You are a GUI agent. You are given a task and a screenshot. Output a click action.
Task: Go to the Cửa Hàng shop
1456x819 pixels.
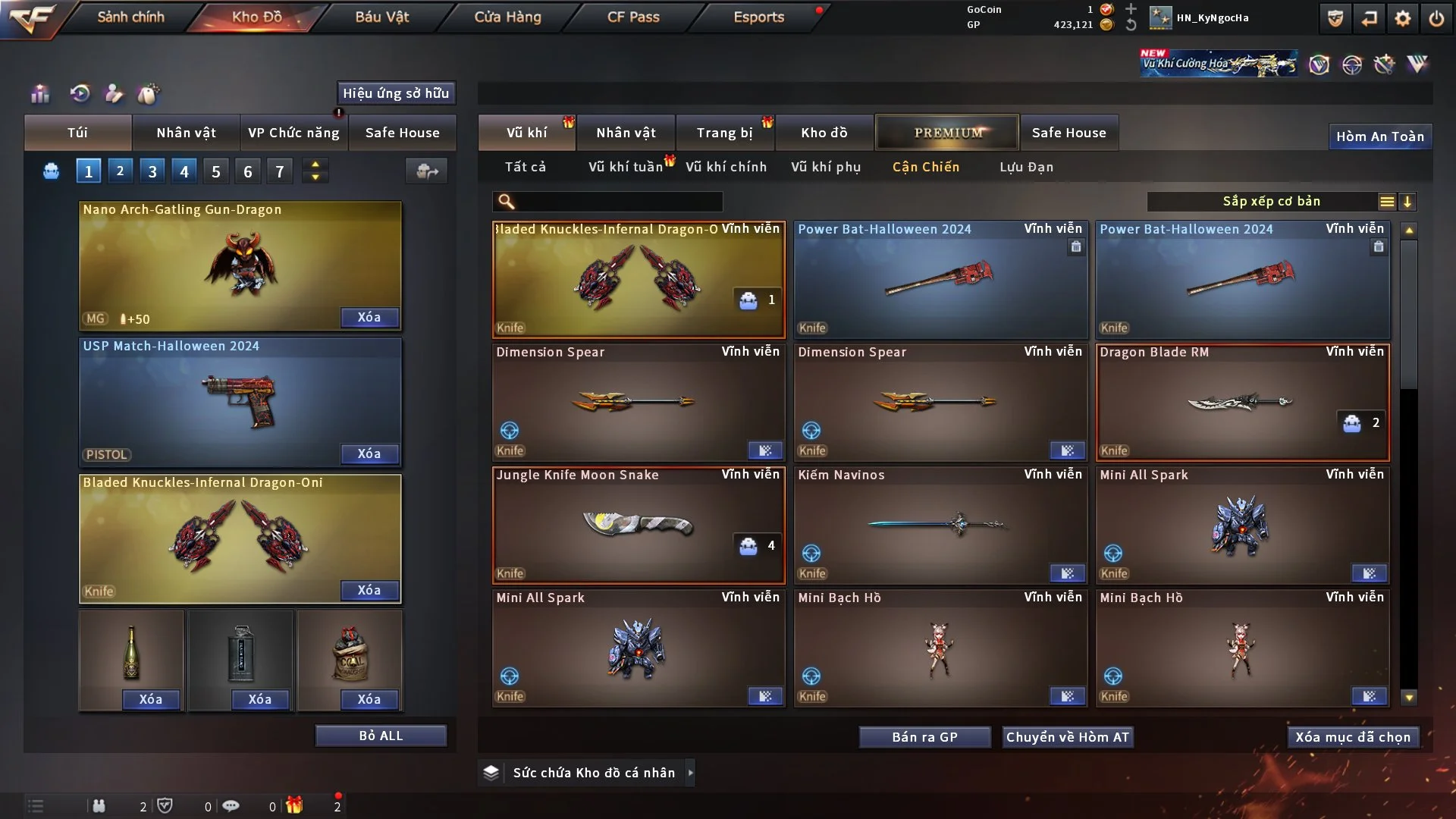[507, 17]
